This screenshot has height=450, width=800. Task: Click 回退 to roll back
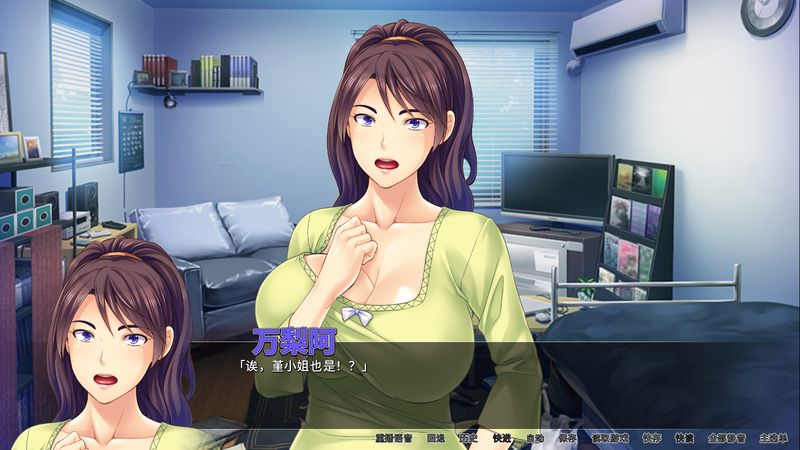tap(435, 438)
